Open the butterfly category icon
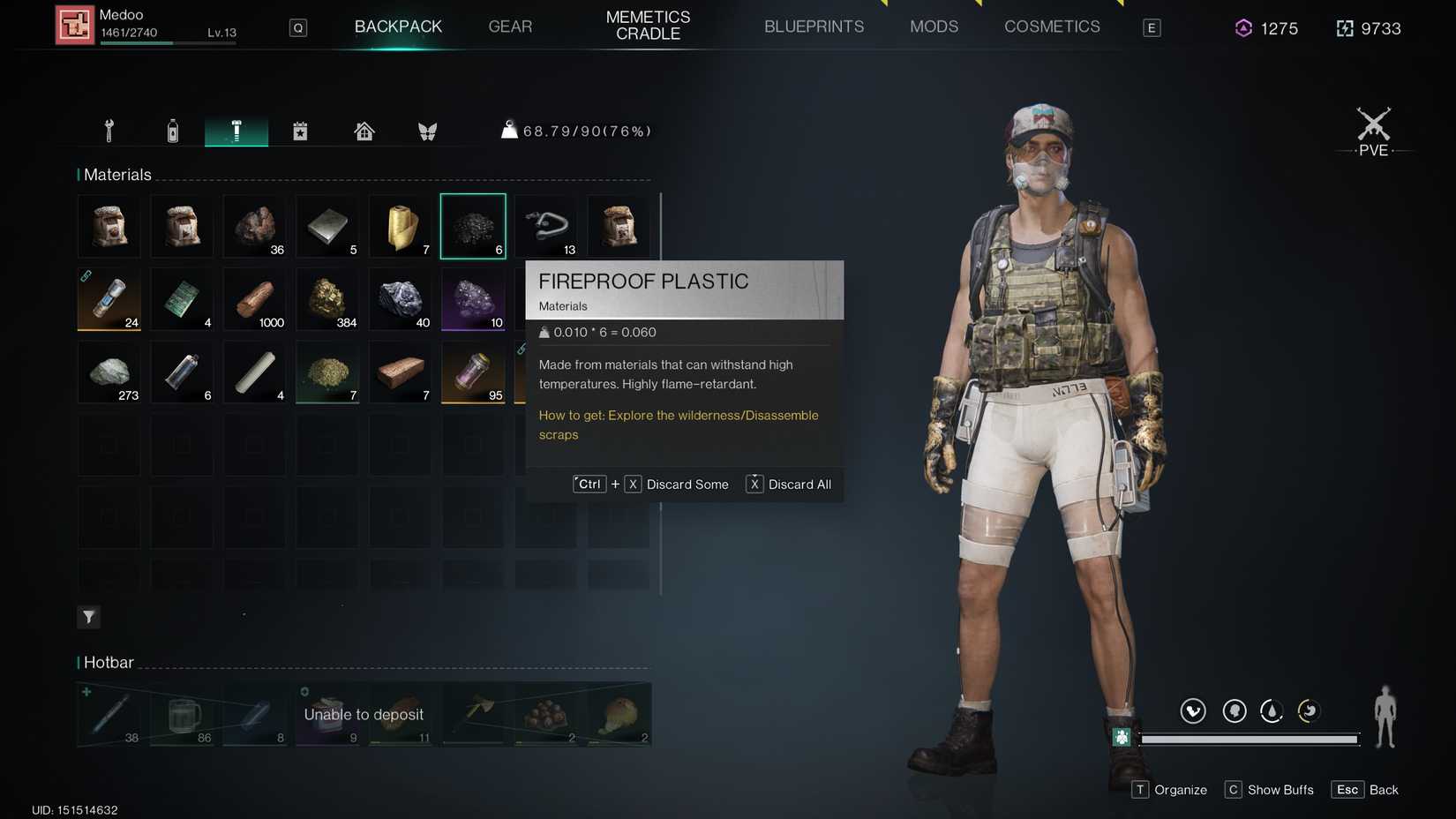 click(427, 130)
